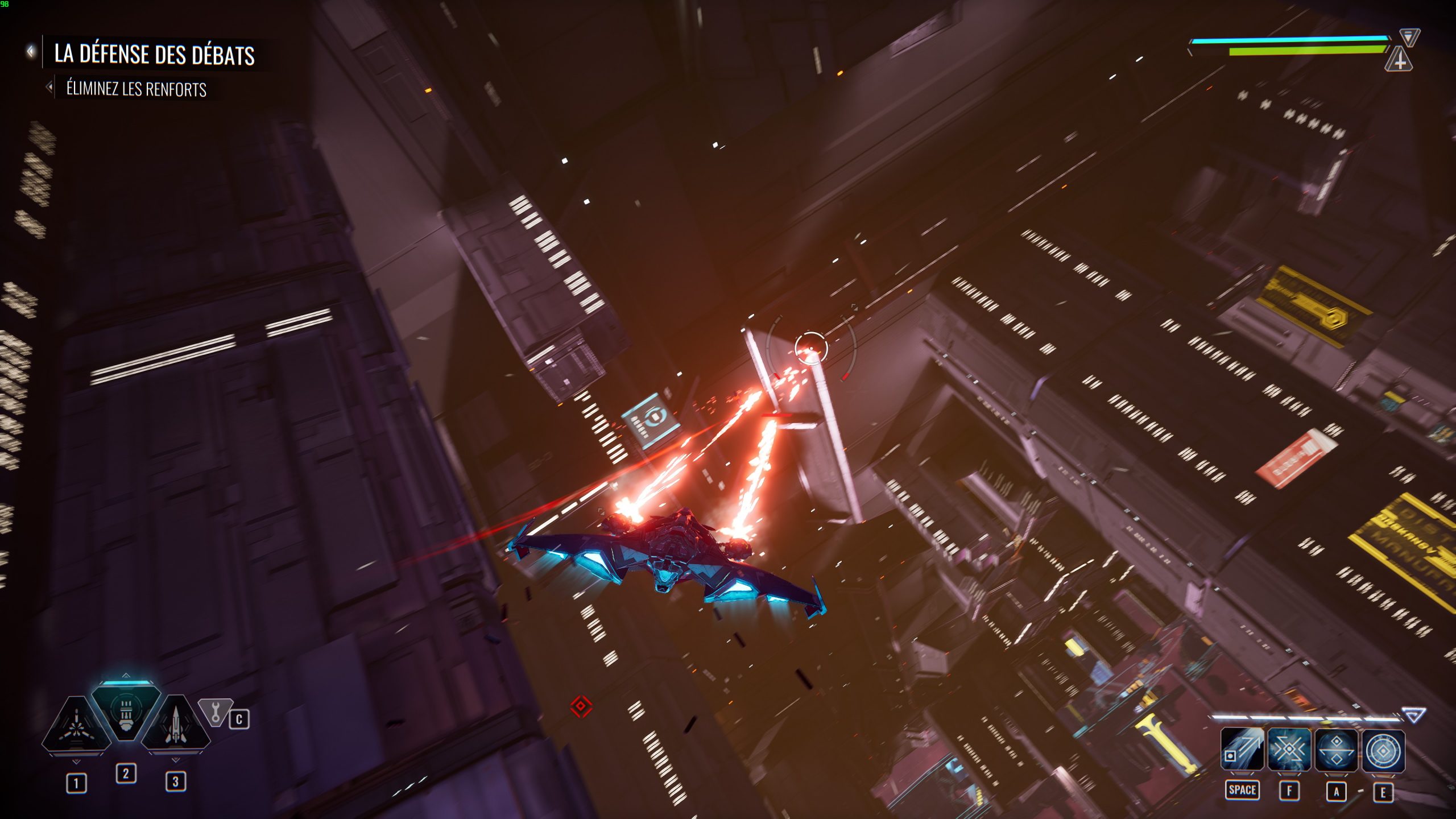Collapse slot 1 via its downward chevron
This screenshot has height=819, width=1456.
(x=76, y=762)
